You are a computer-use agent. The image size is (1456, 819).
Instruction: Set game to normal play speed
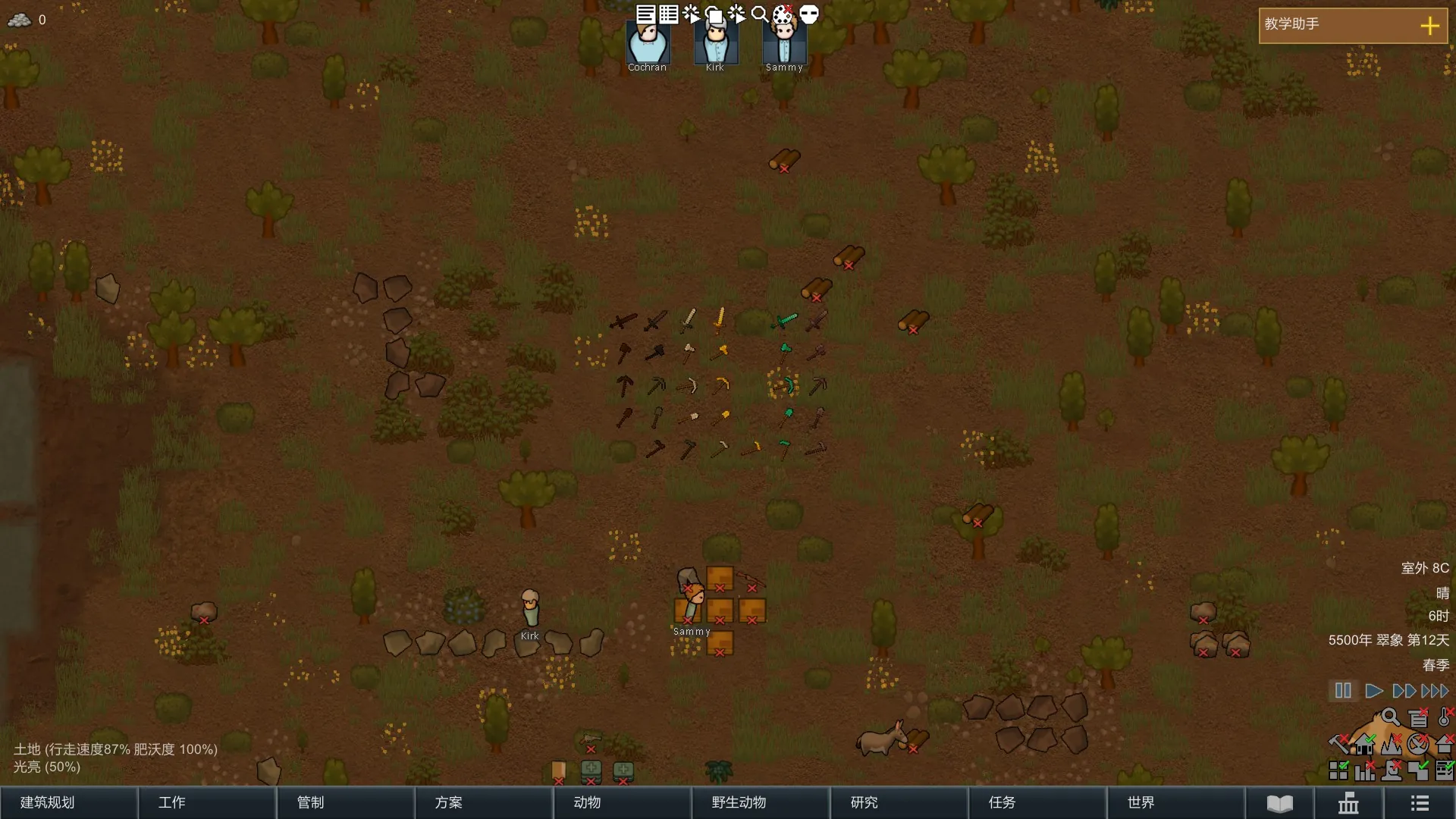[x=1373, y=691]
